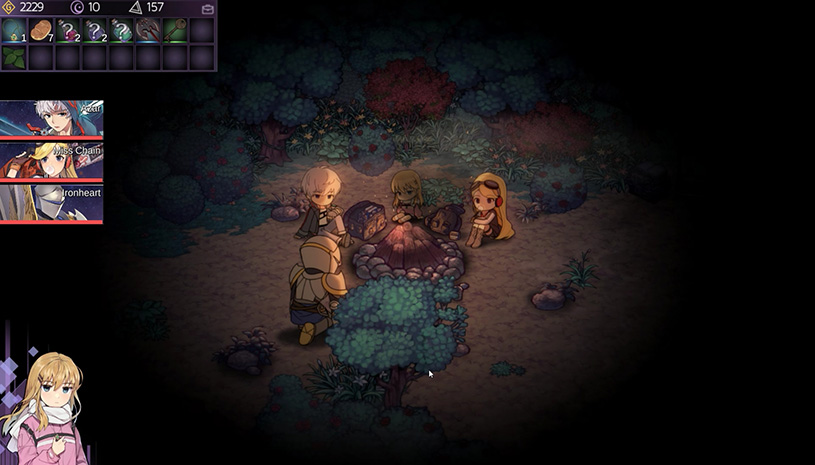The width and height of the screenshot is (815, 465).
Task: Open the briefcase inventory button
Action: click(x=207, y=8)
